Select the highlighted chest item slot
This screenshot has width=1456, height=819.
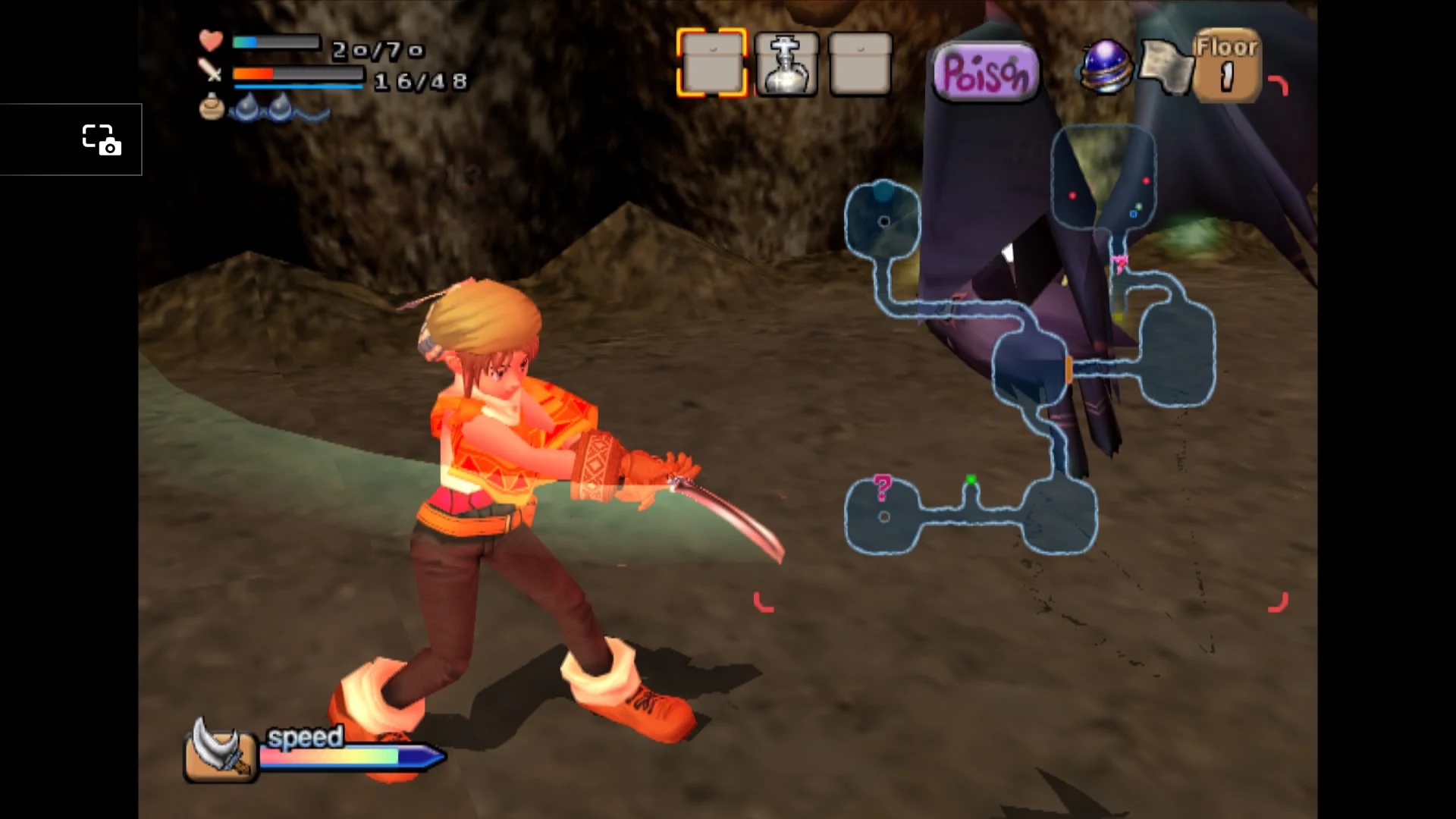click(711, 64)
